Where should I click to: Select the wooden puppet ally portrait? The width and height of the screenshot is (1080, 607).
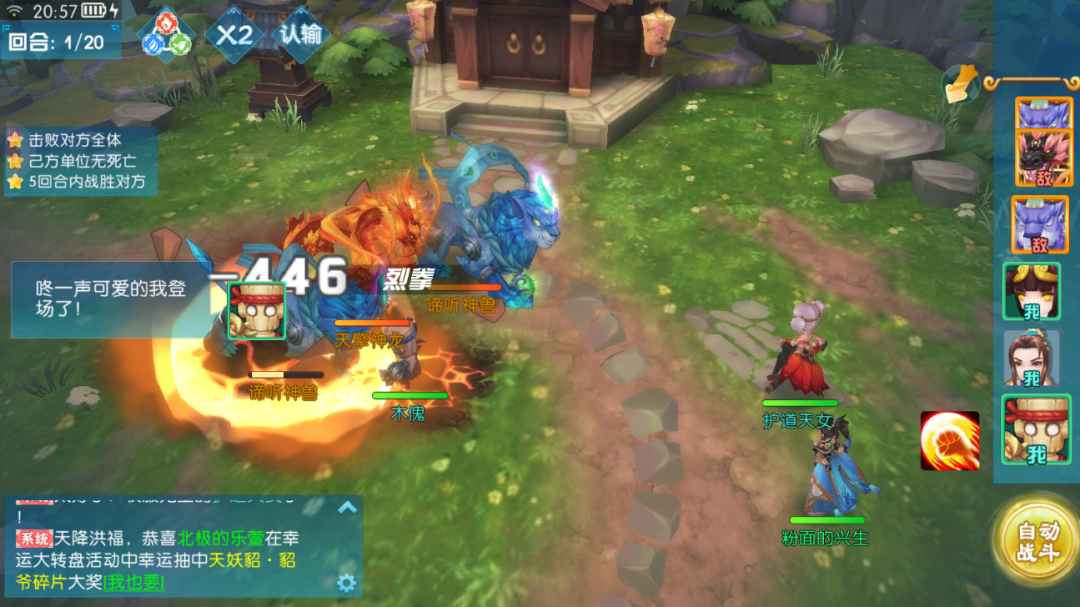pos(1030,430)
